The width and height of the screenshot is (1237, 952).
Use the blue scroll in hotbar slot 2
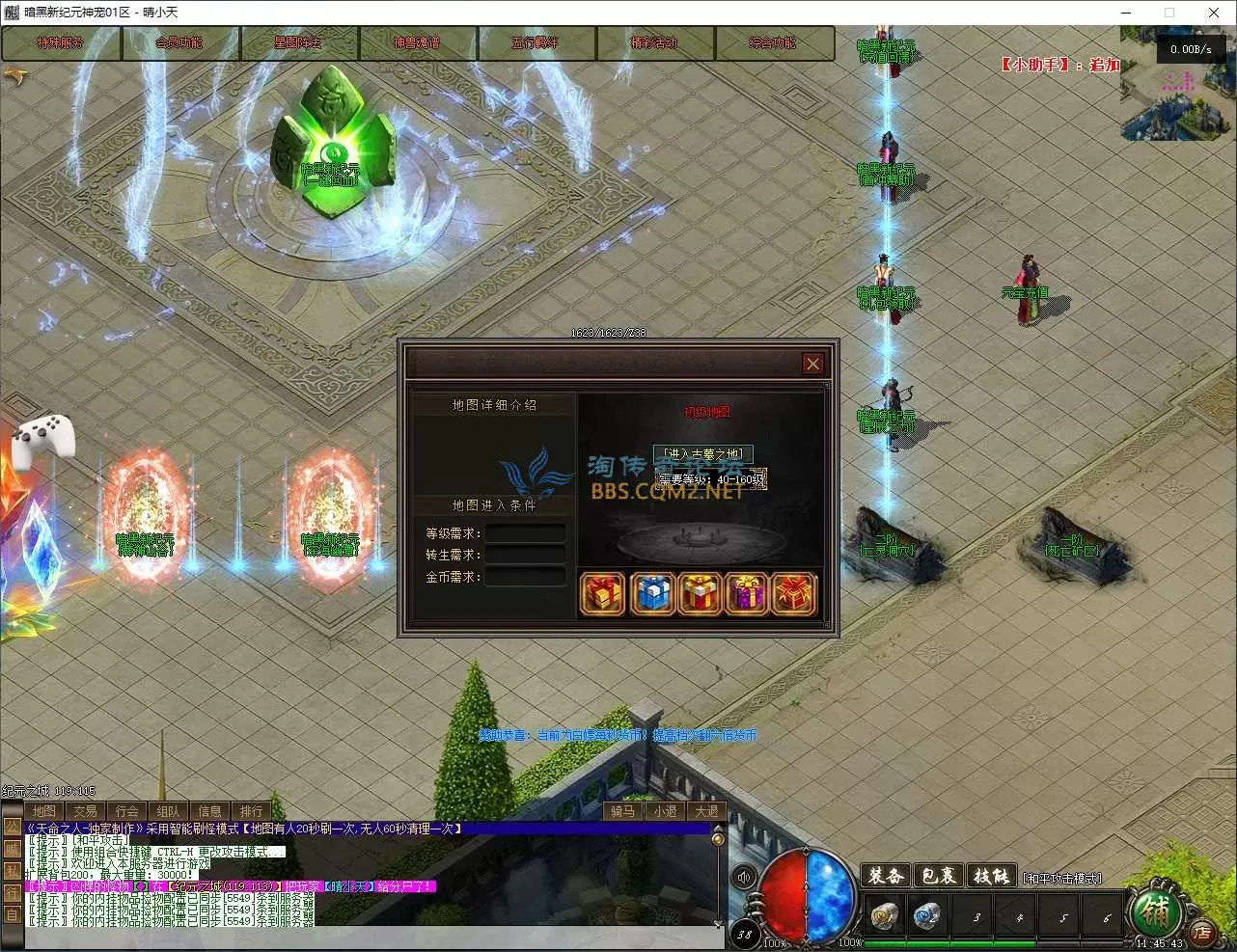pos(928,916)
